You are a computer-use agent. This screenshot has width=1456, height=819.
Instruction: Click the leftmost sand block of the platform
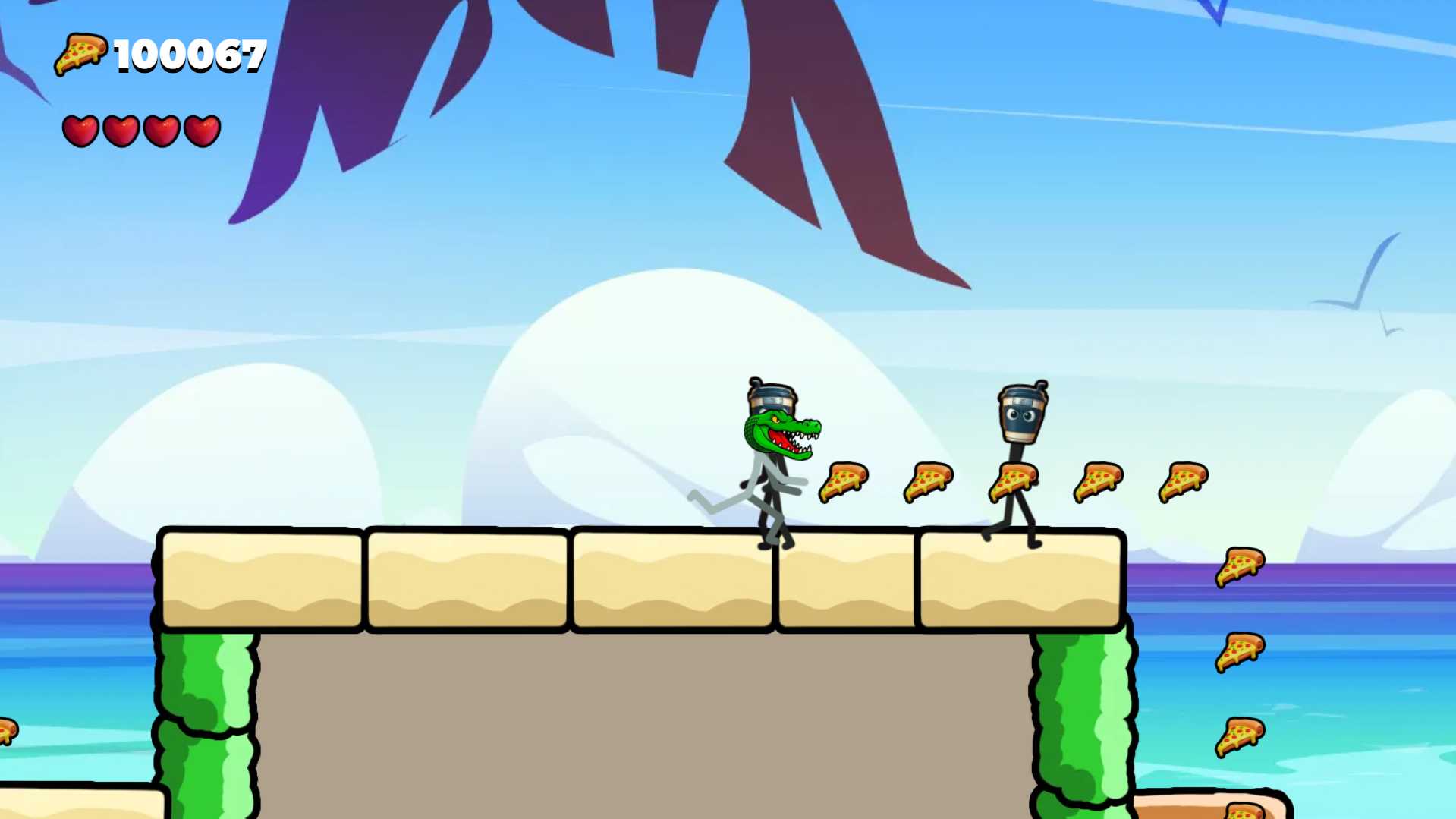[262, 577]
